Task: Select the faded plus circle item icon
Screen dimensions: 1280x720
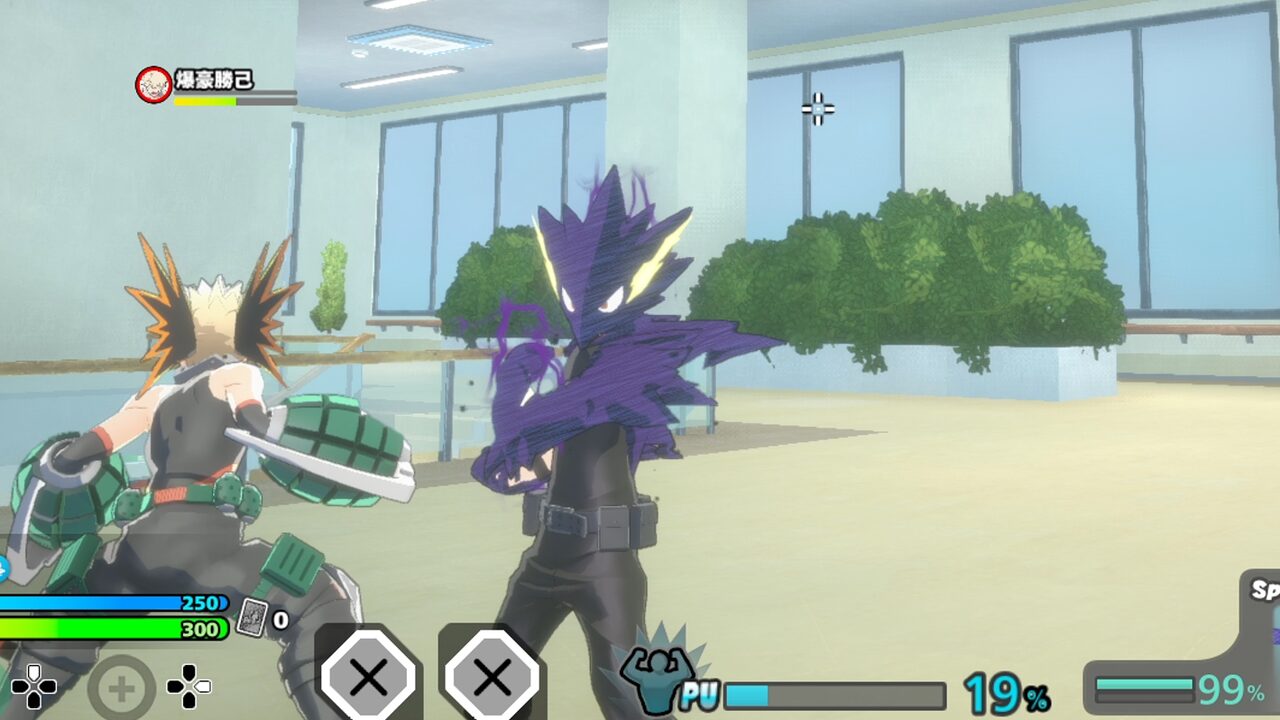Action: tap(122, 688)
